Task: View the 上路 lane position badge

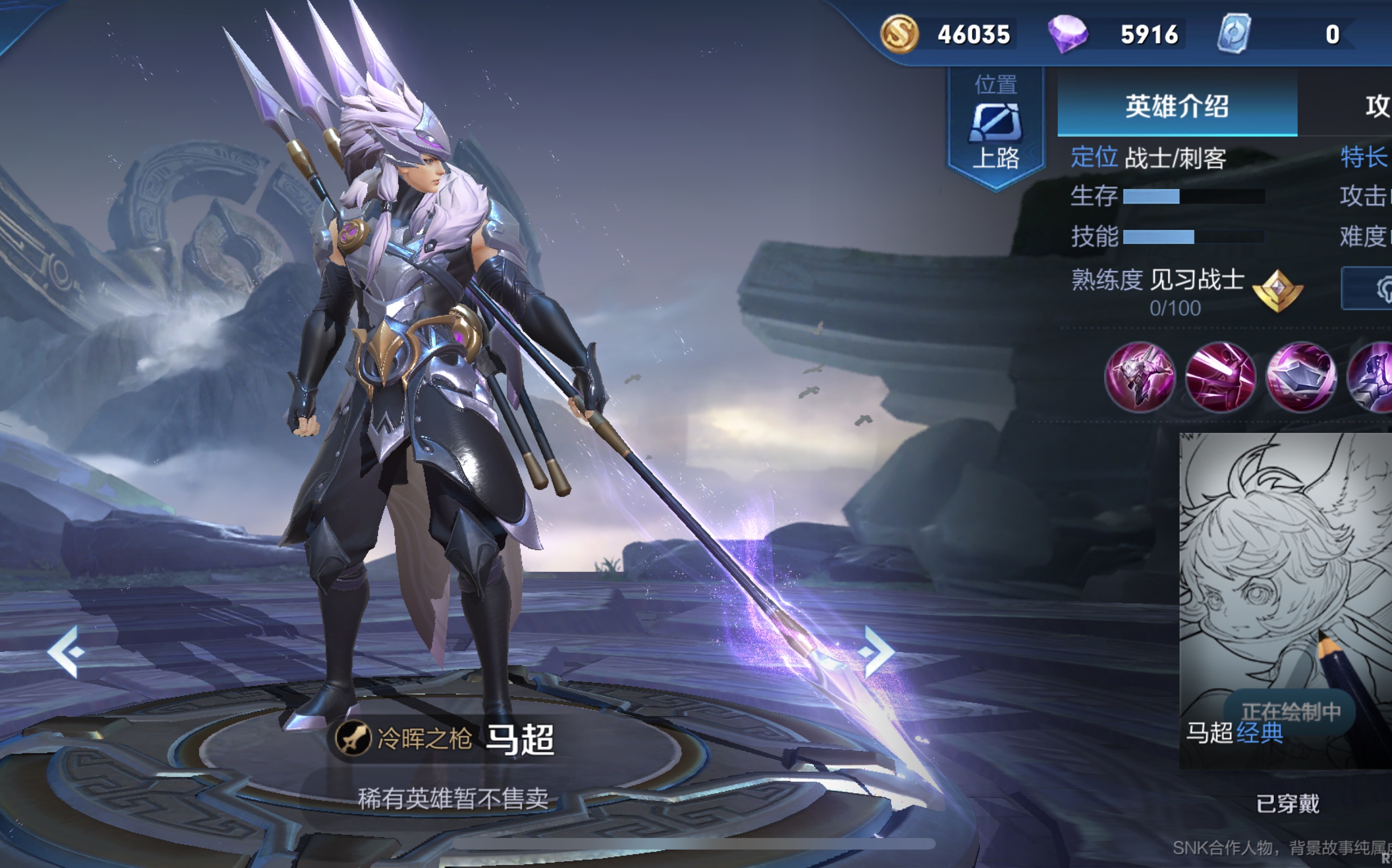Action: pos(996,126)
